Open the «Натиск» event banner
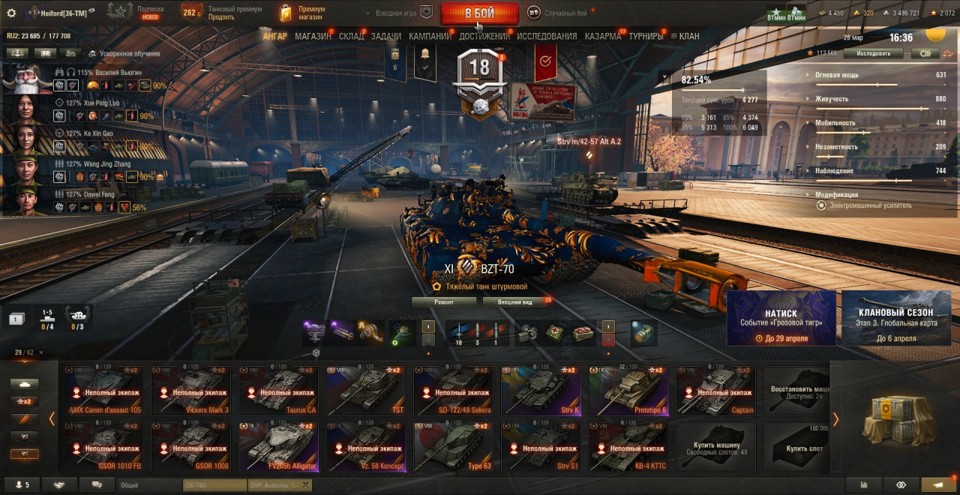 [x=781, y=319]
